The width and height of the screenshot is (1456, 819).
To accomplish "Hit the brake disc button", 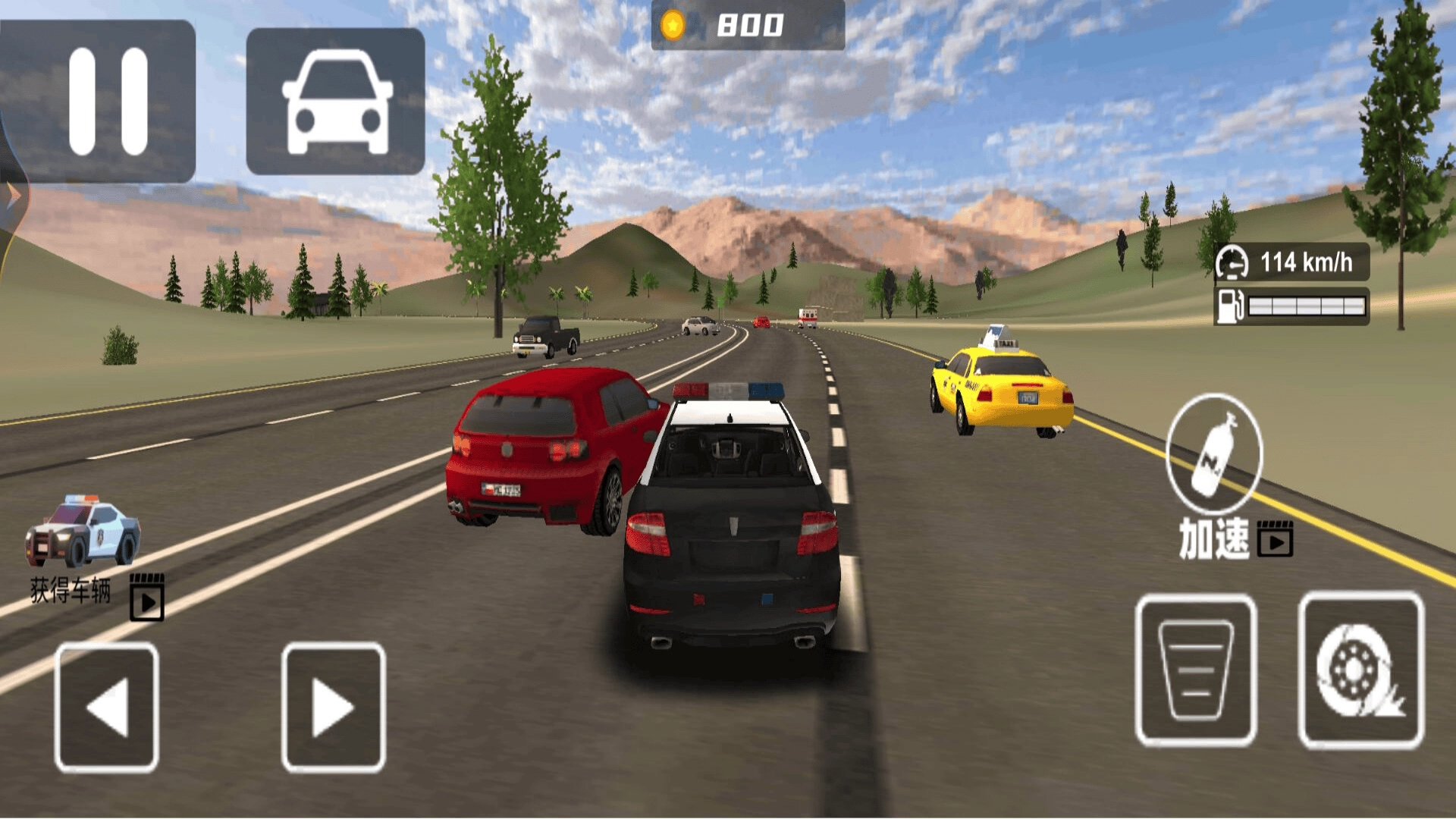I will [1360, 670].
